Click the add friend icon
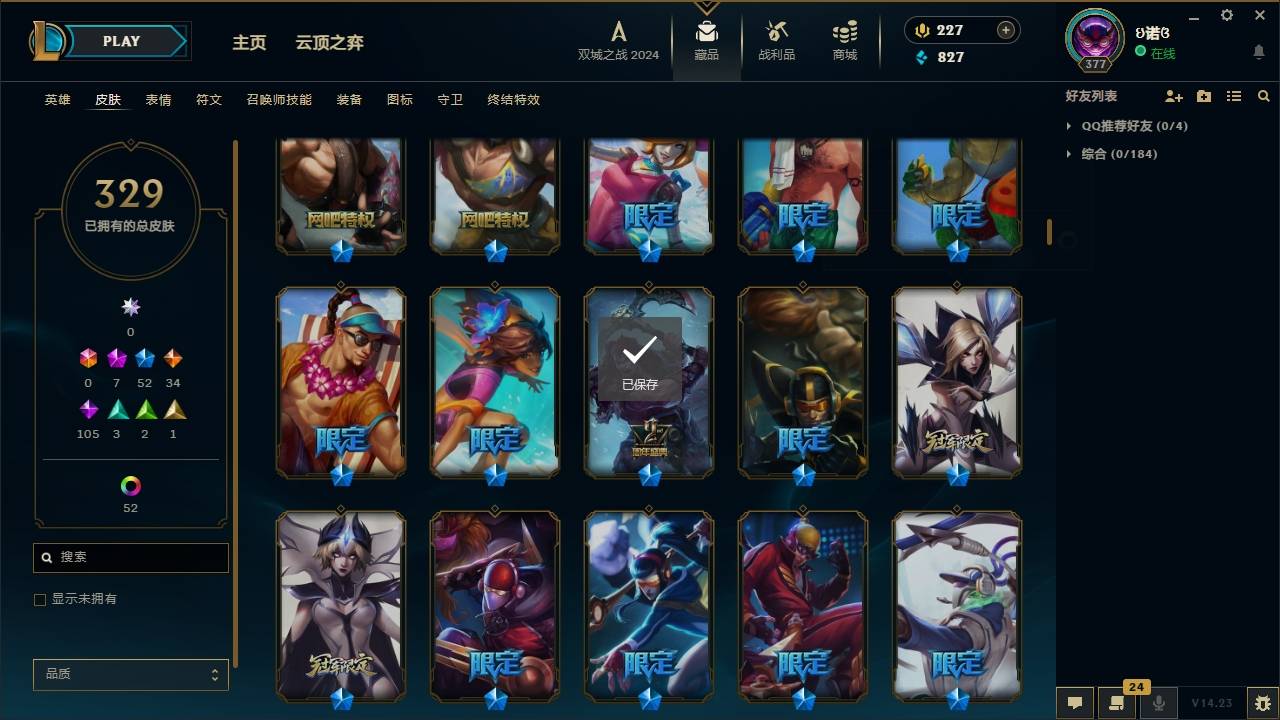 click(x=1173, y=96)
